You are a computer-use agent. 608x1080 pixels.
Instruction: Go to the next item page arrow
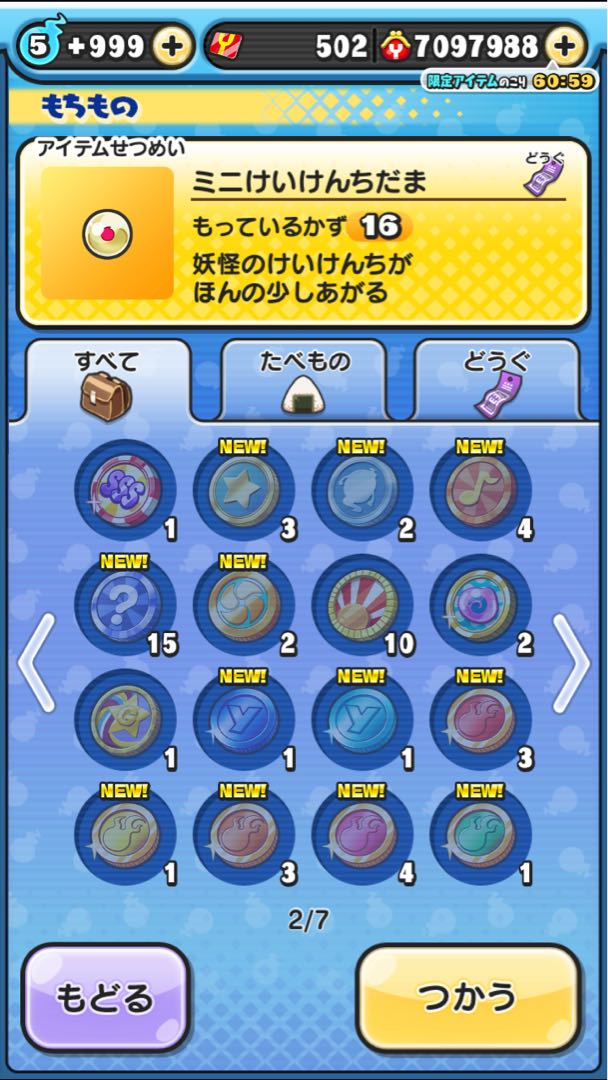click(x=571, y=662)
